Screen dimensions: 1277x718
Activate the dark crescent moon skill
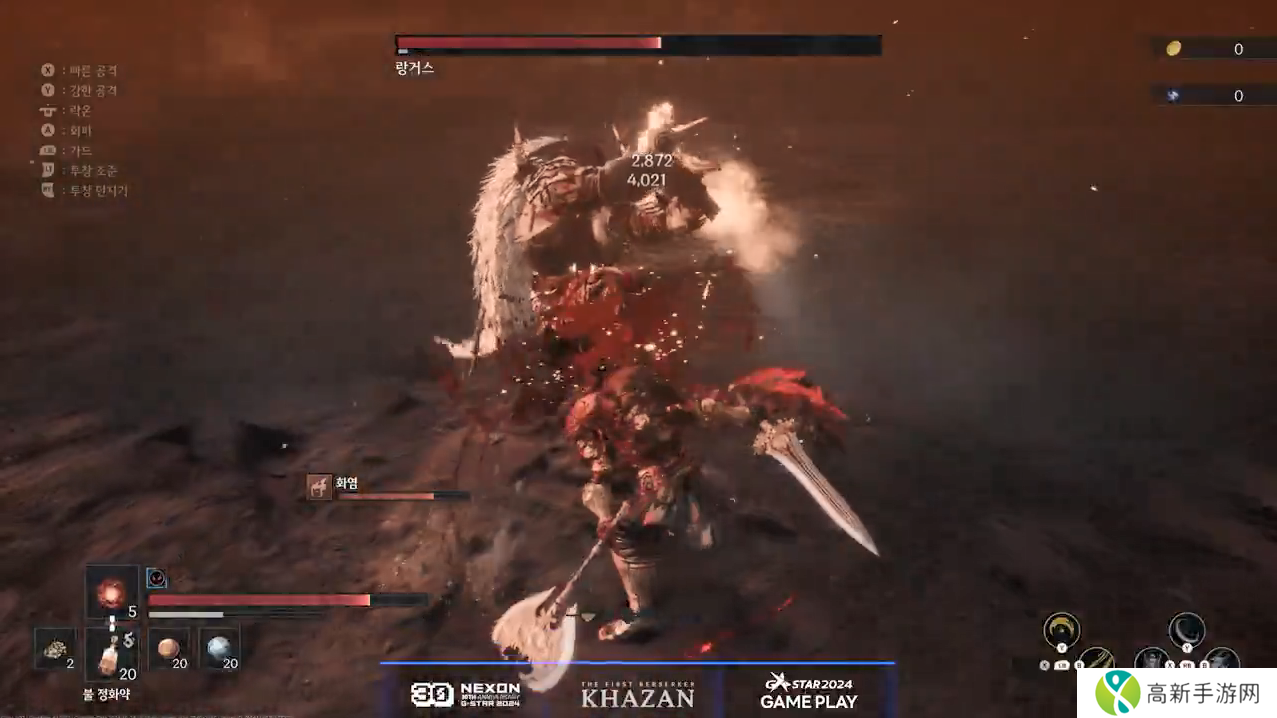[1186, 630]
